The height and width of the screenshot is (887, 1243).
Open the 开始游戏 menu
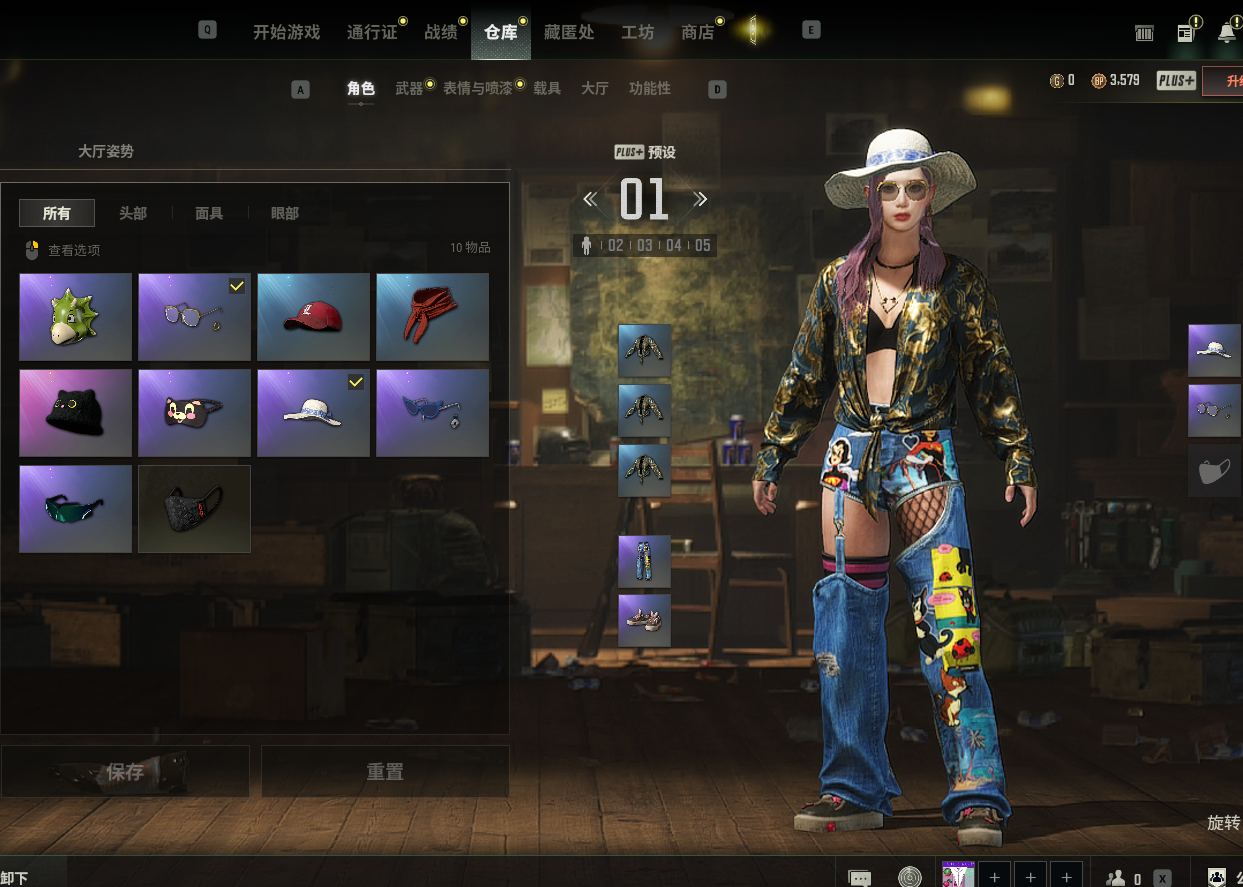pyautogui.click(x=286, y=32)
